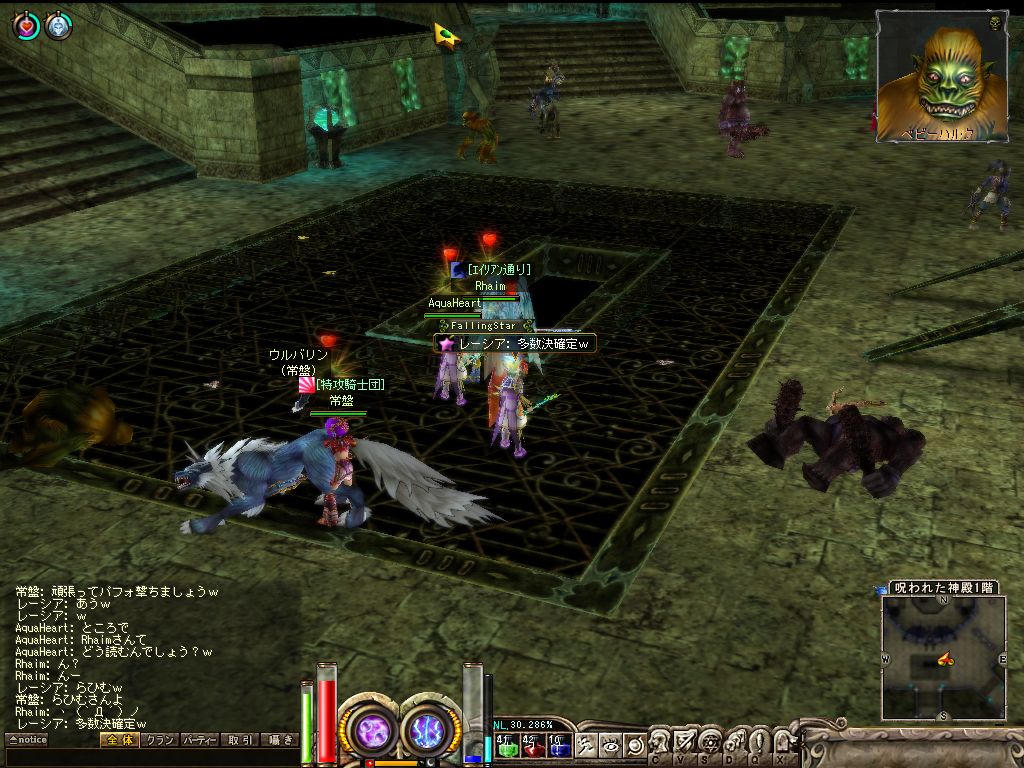Activate the blue lightning orb skill
The height and width of the screenshot is (768, 1024).
(429, 728)
